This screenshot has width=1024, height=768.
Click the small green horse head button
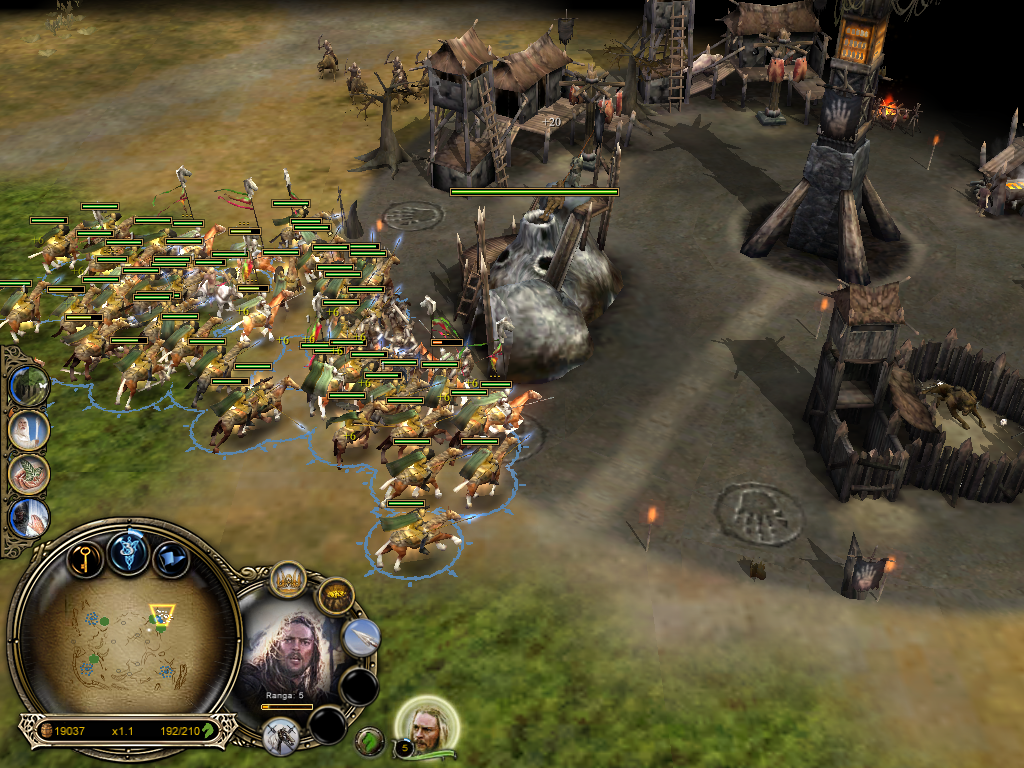click(370, 741)
